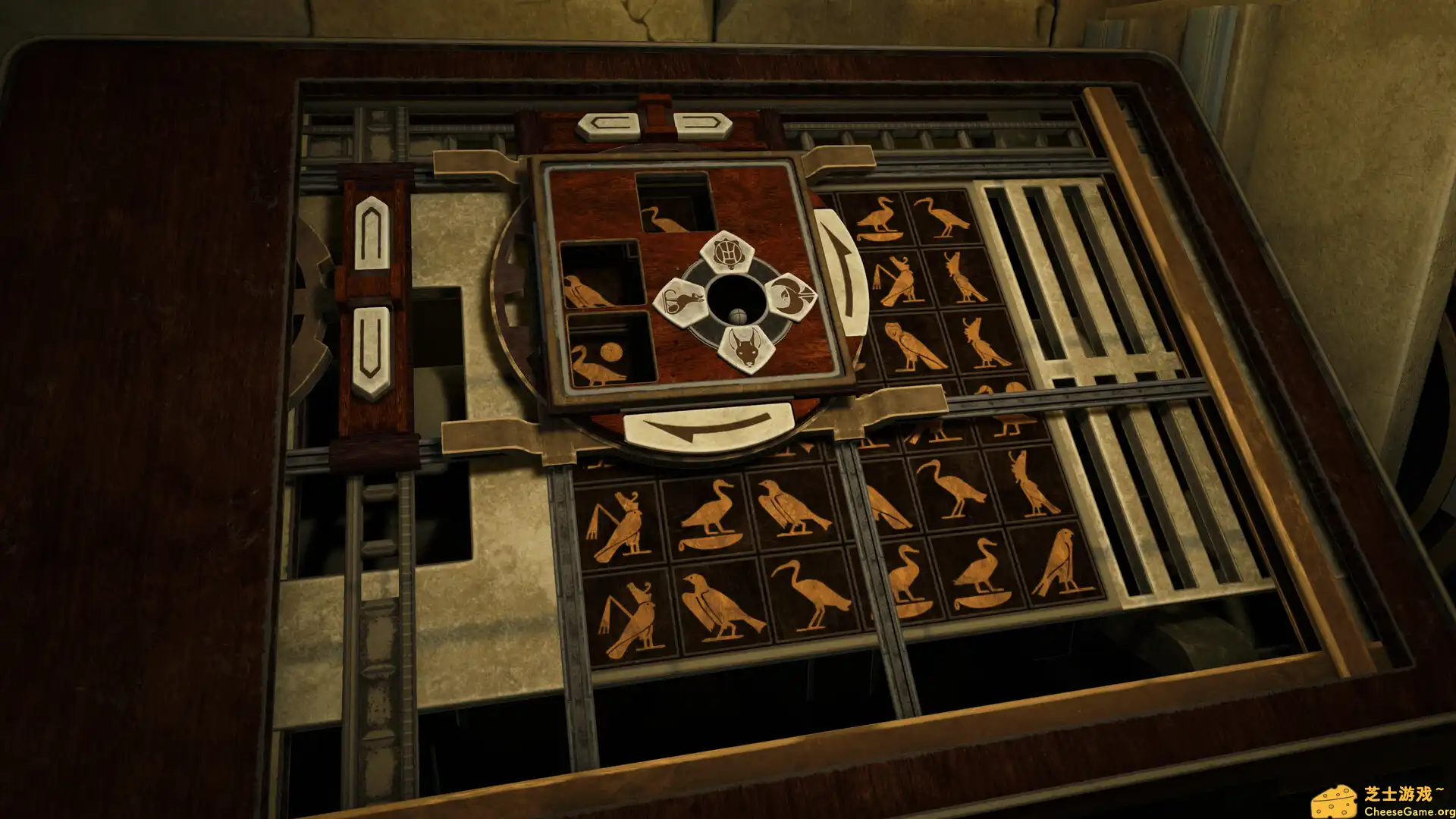This screenshot has width=1456, height=819.
Task: Activate the lower white button on the vertical slider
Action: pyautogui.click(x=371, y=351)
